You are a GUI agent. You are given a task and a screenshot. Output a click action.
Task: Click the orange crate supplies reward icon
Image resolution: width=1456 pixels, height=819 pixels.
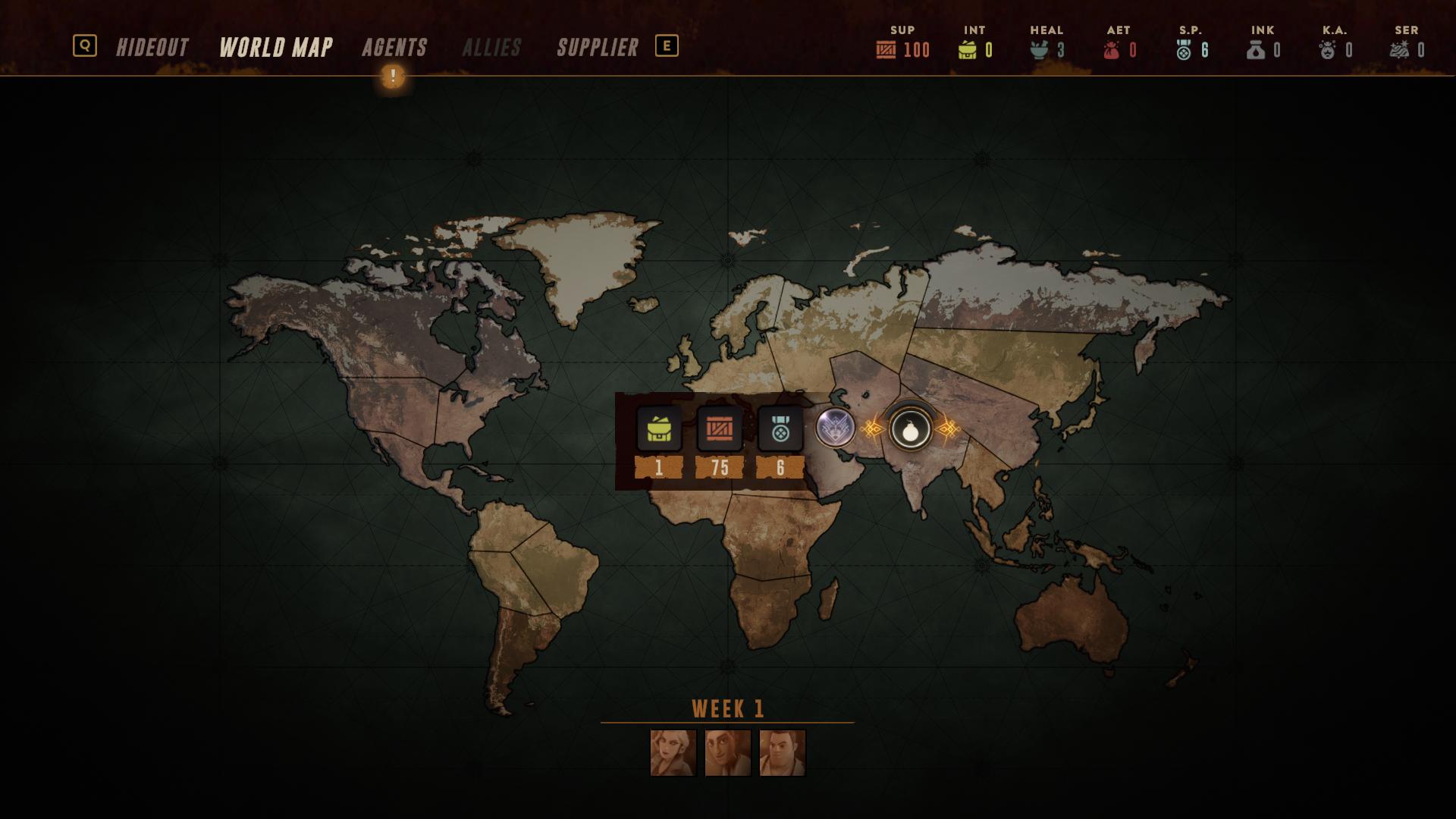pos(719,429)
